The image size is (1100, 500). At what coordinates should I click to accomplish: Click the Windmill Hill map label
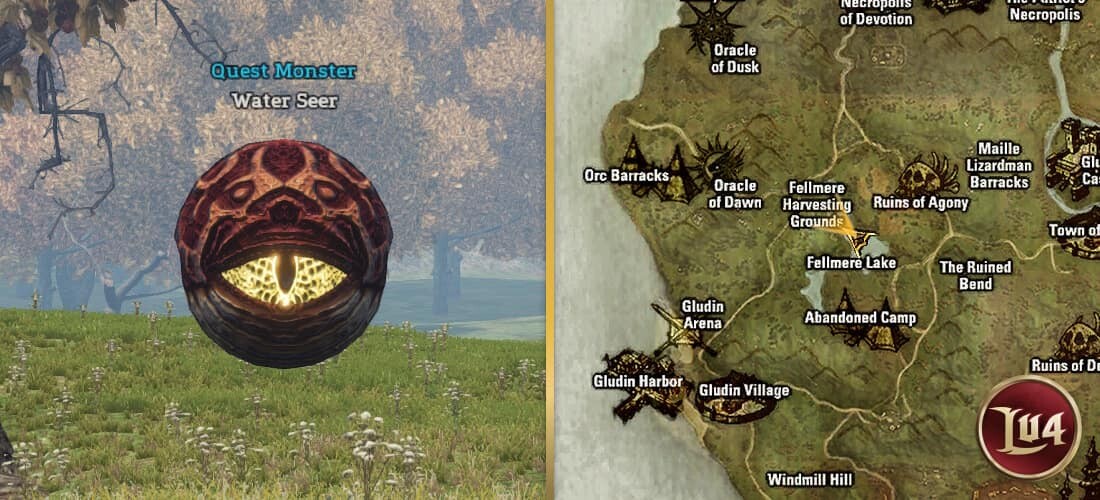[812, 480]
